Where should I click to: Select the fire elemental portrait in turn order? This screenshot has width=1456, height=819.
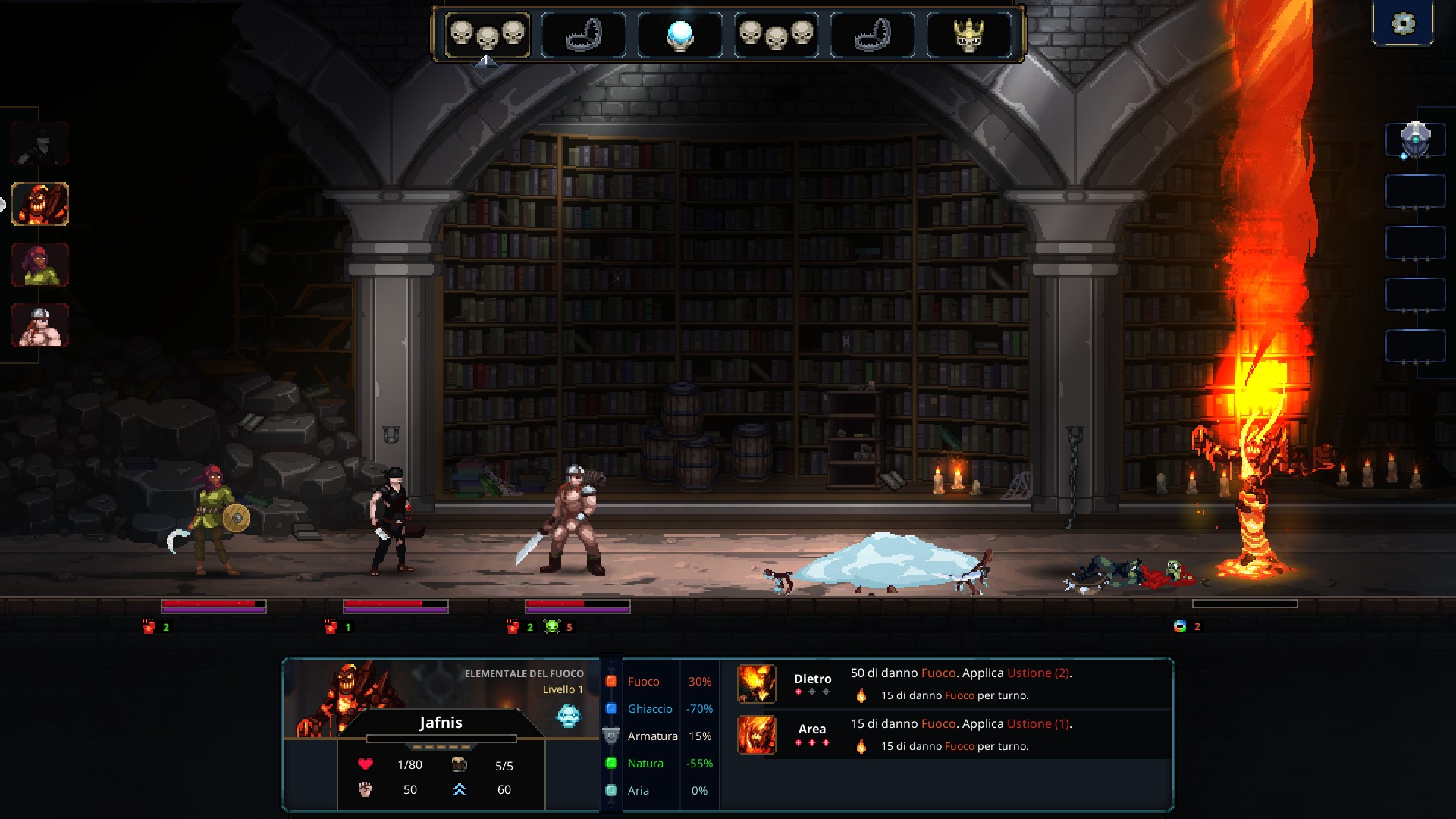[40, 204]
